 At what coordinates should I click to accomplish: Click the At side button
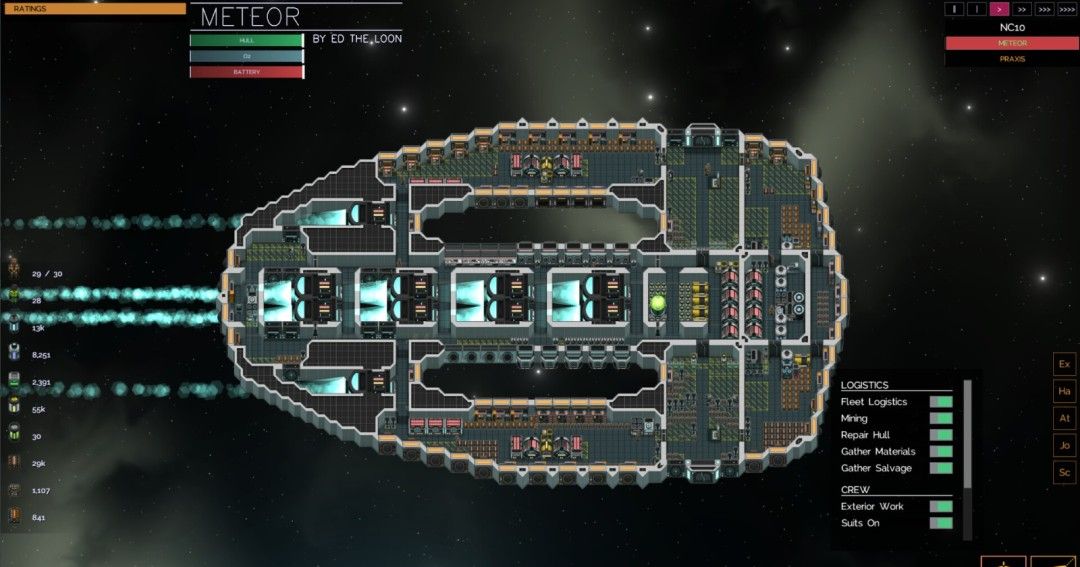1064,418
